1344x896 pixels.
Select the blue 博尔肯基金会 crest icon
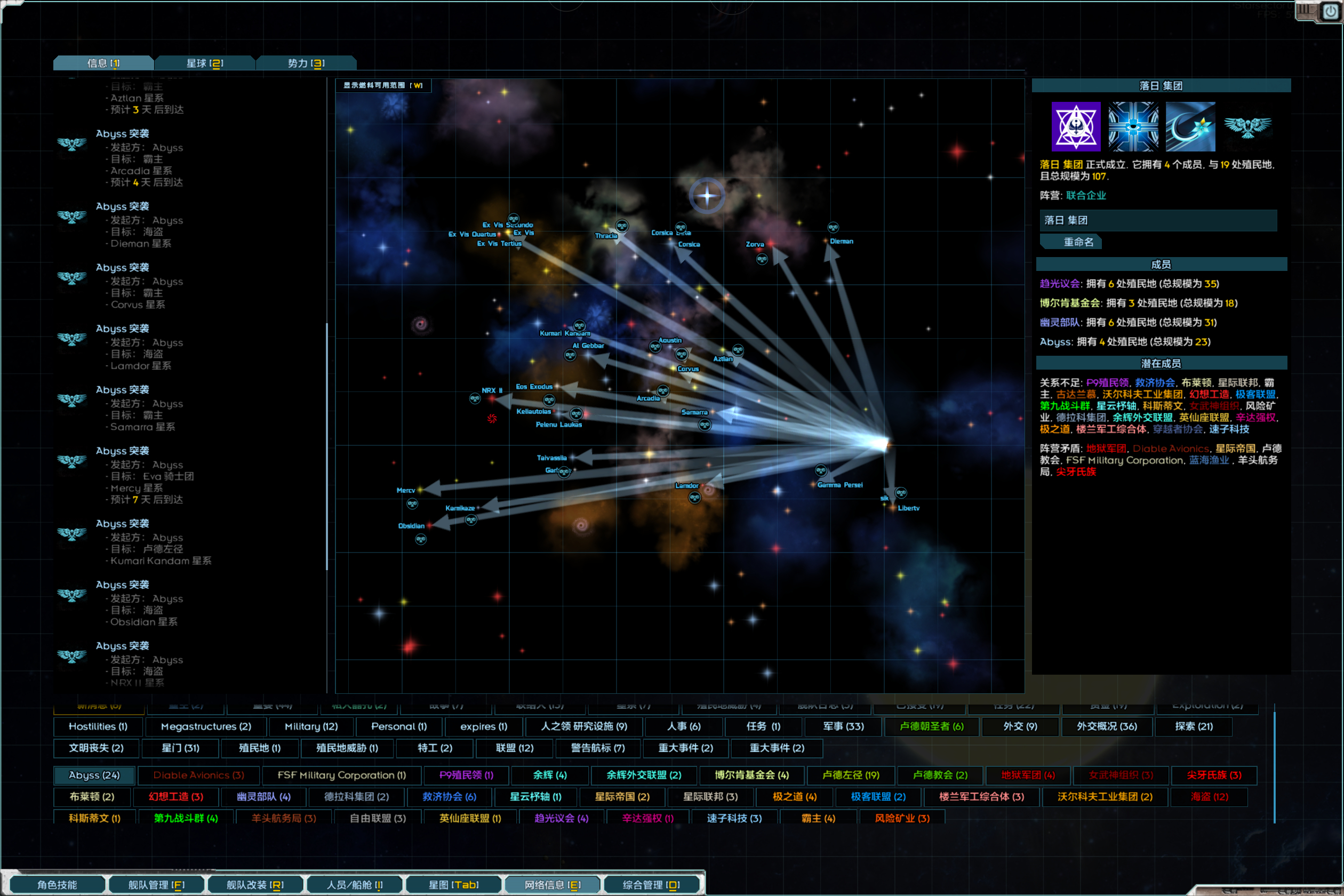click(1133, 127)
